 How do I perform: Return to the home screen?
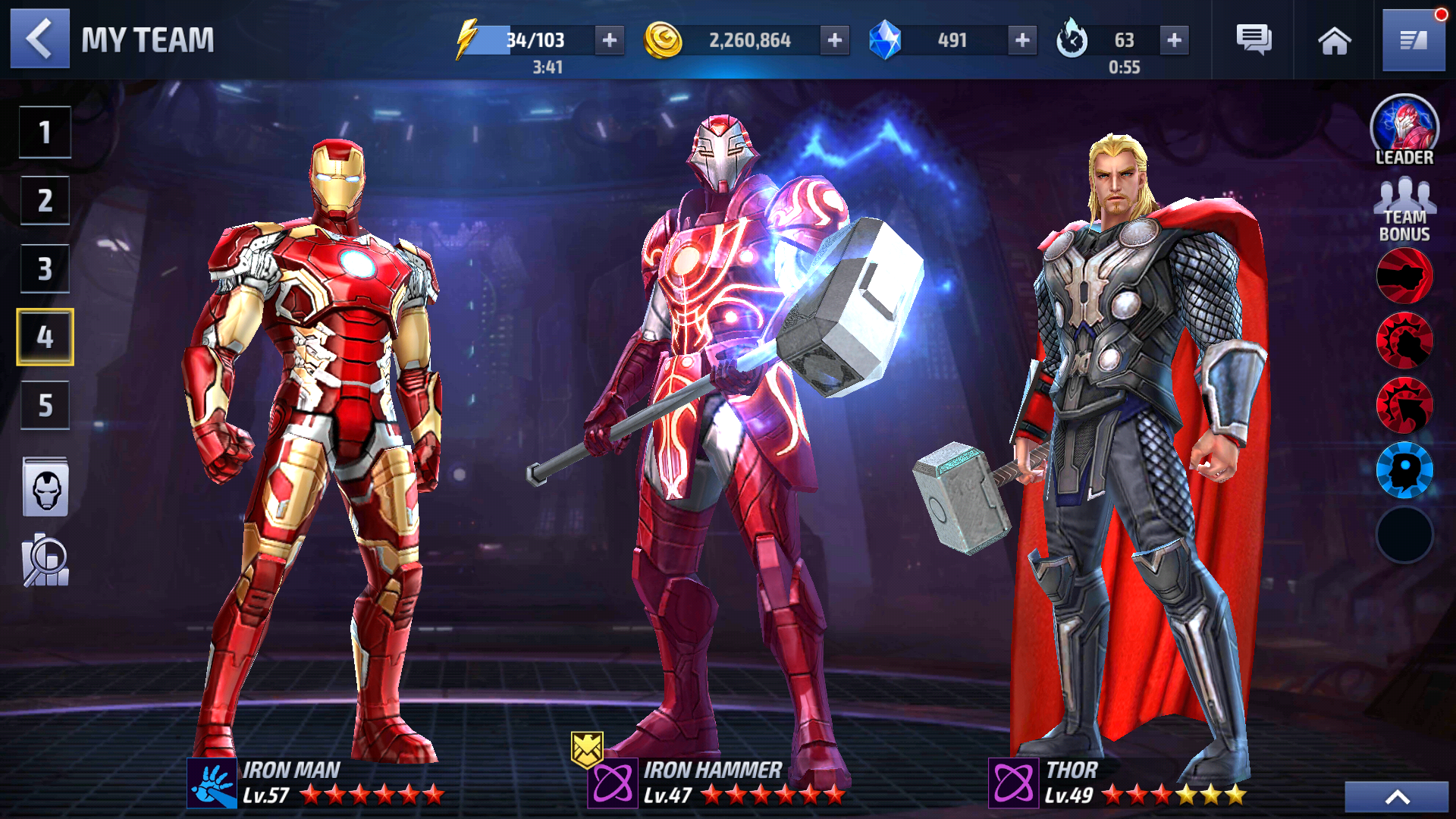click(x=1334, y=41)
